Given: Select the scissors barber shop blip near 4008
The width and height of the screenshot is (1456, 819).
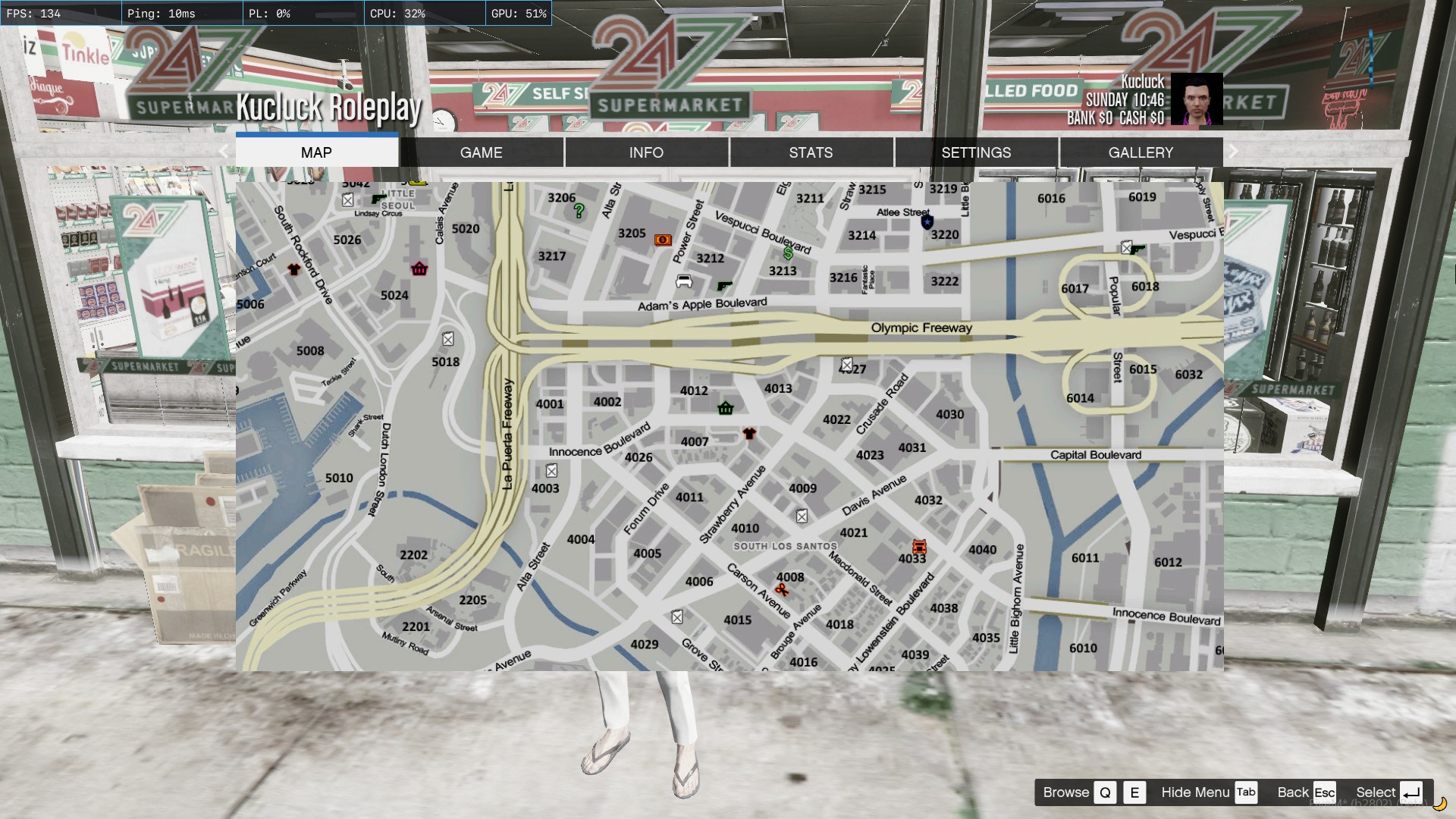Looking at the screenshot, I should point(782,590).
